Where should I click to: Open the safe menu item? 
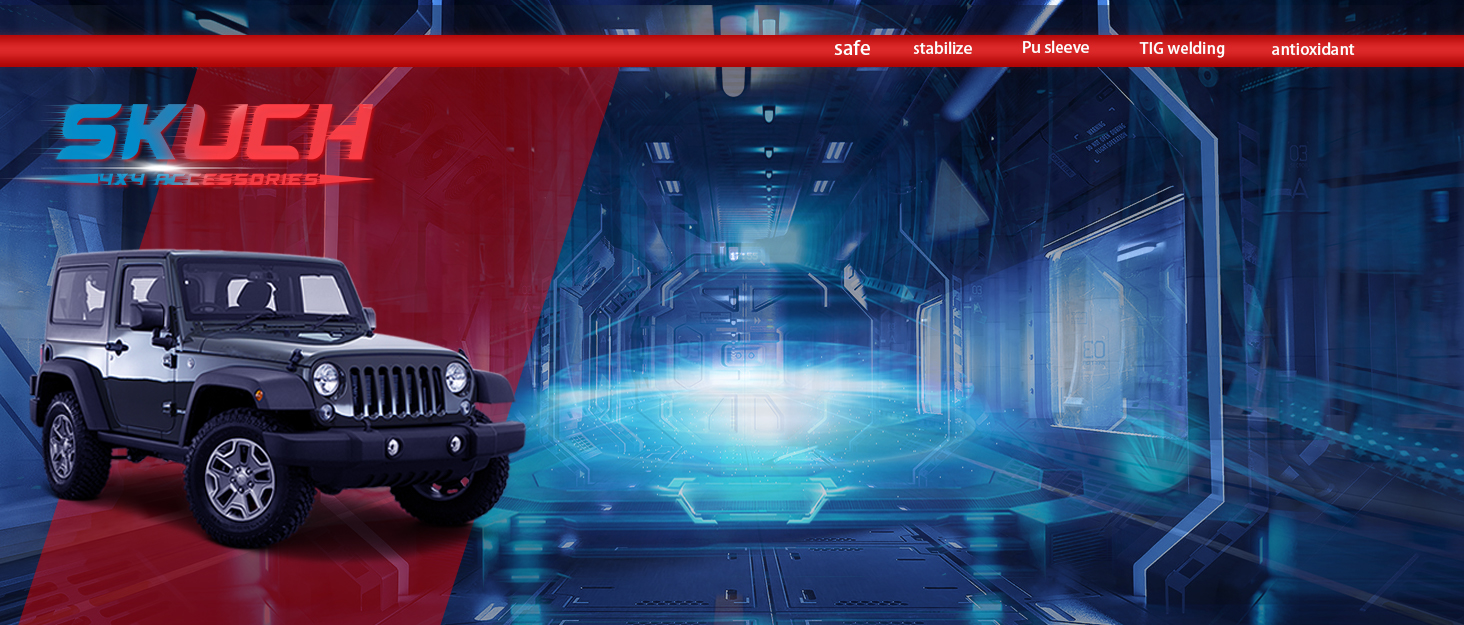852,49
